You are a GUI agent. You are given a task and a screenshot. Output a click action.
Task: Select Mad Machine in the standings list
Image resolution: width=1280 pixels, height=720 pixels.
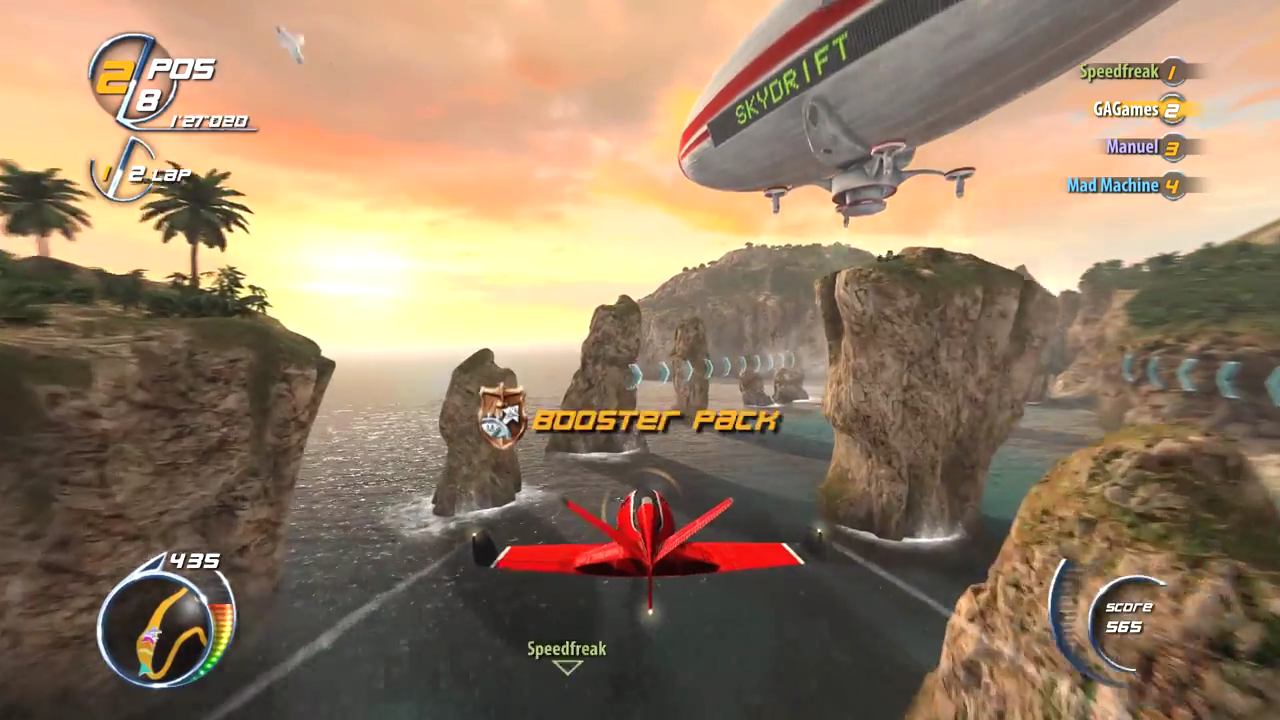pyautogui.click(x=1113, y=186)
